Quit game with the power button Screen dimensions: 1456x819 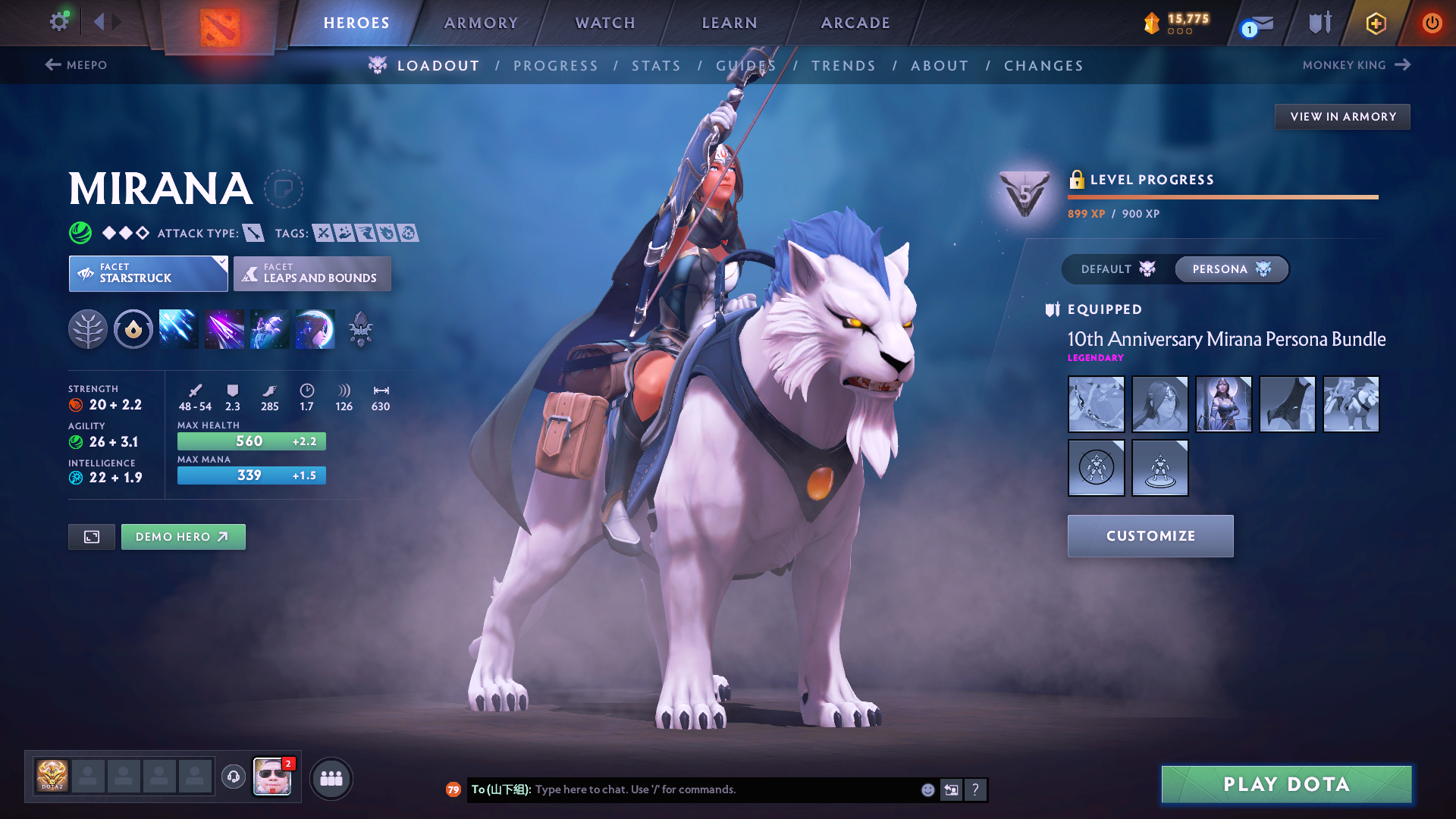(1432, 23)
